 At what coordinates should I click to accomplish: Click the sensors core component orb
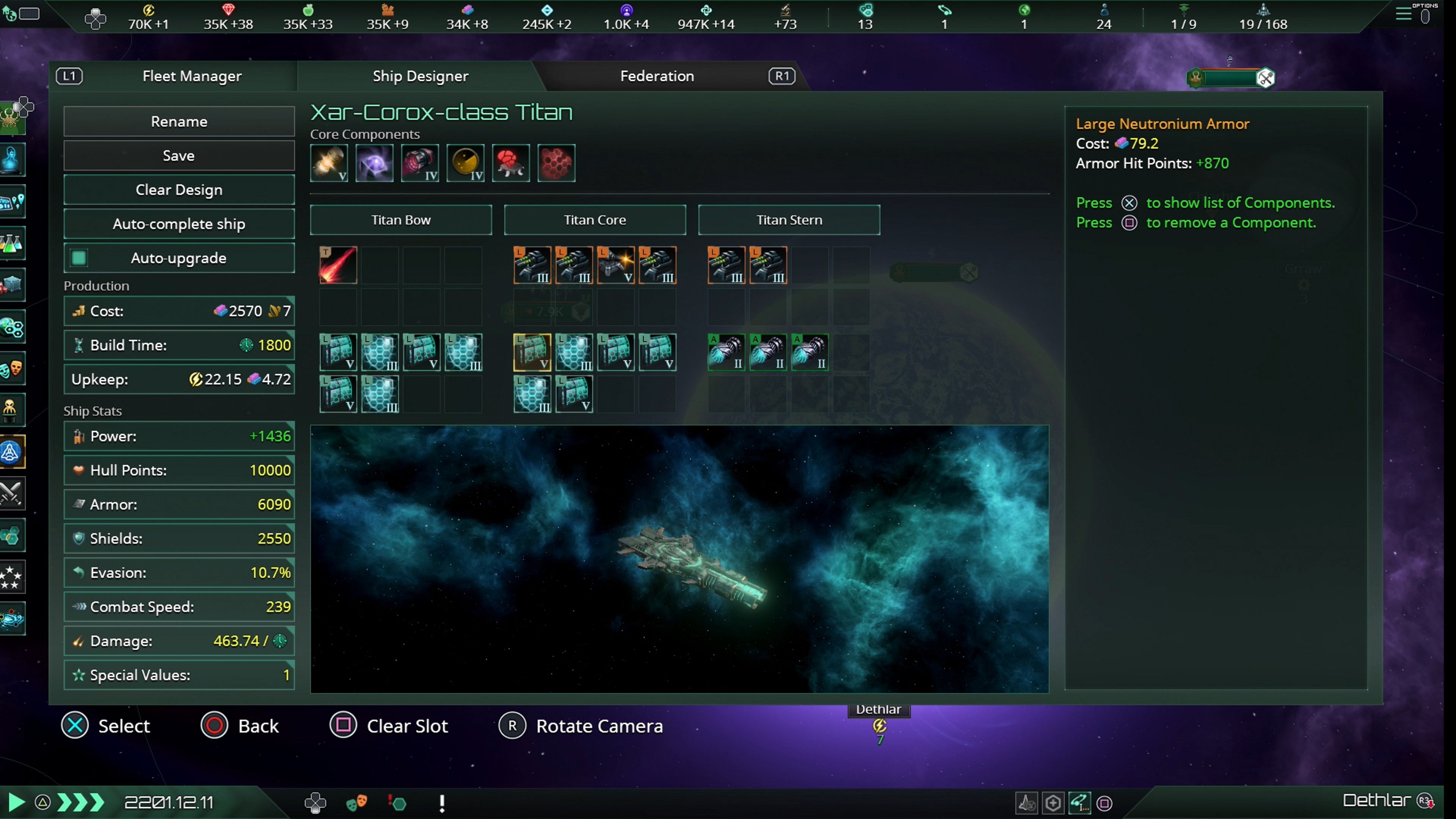(x=465, y=163)
